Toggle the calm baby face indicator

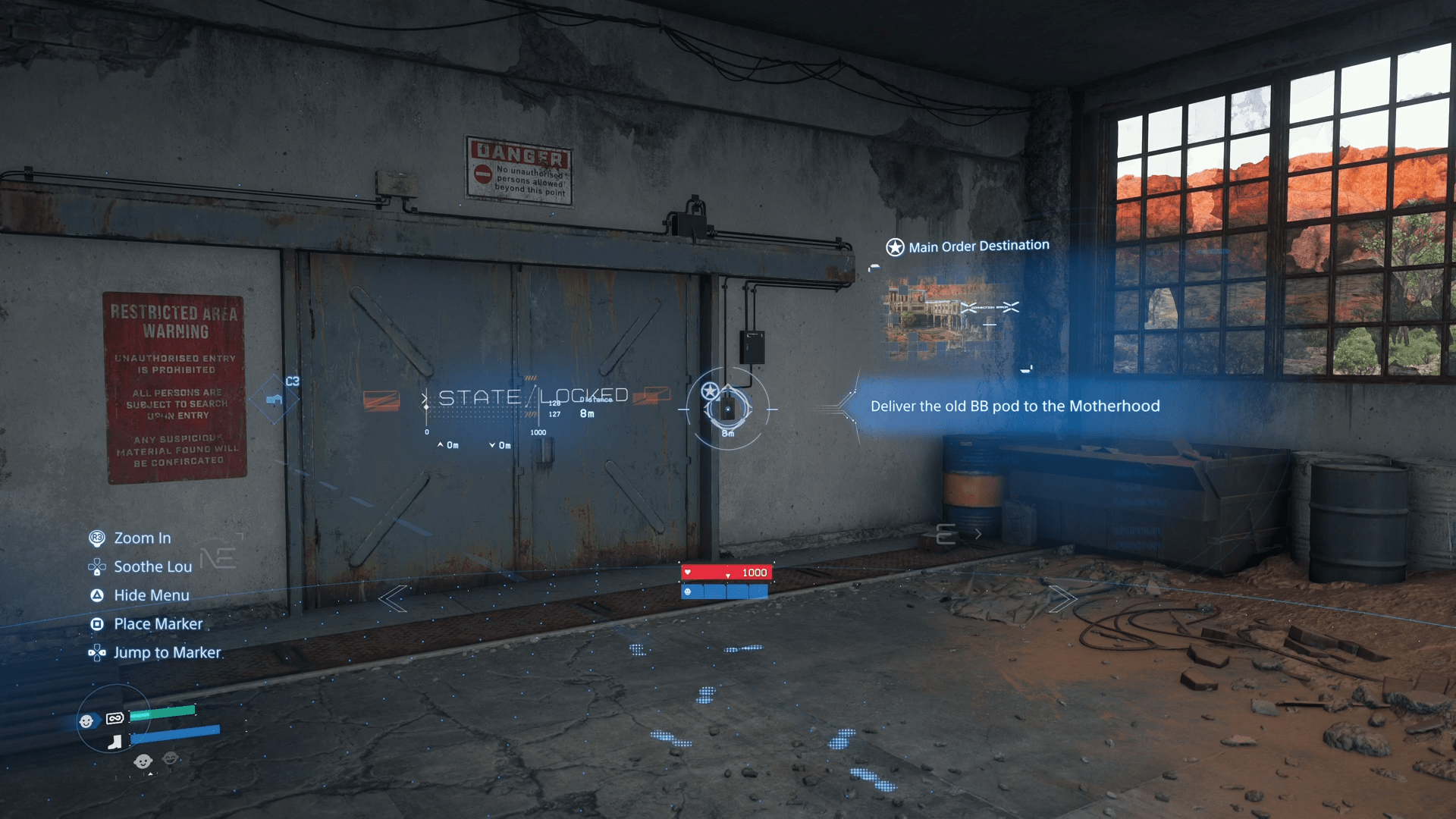[143, 761]
